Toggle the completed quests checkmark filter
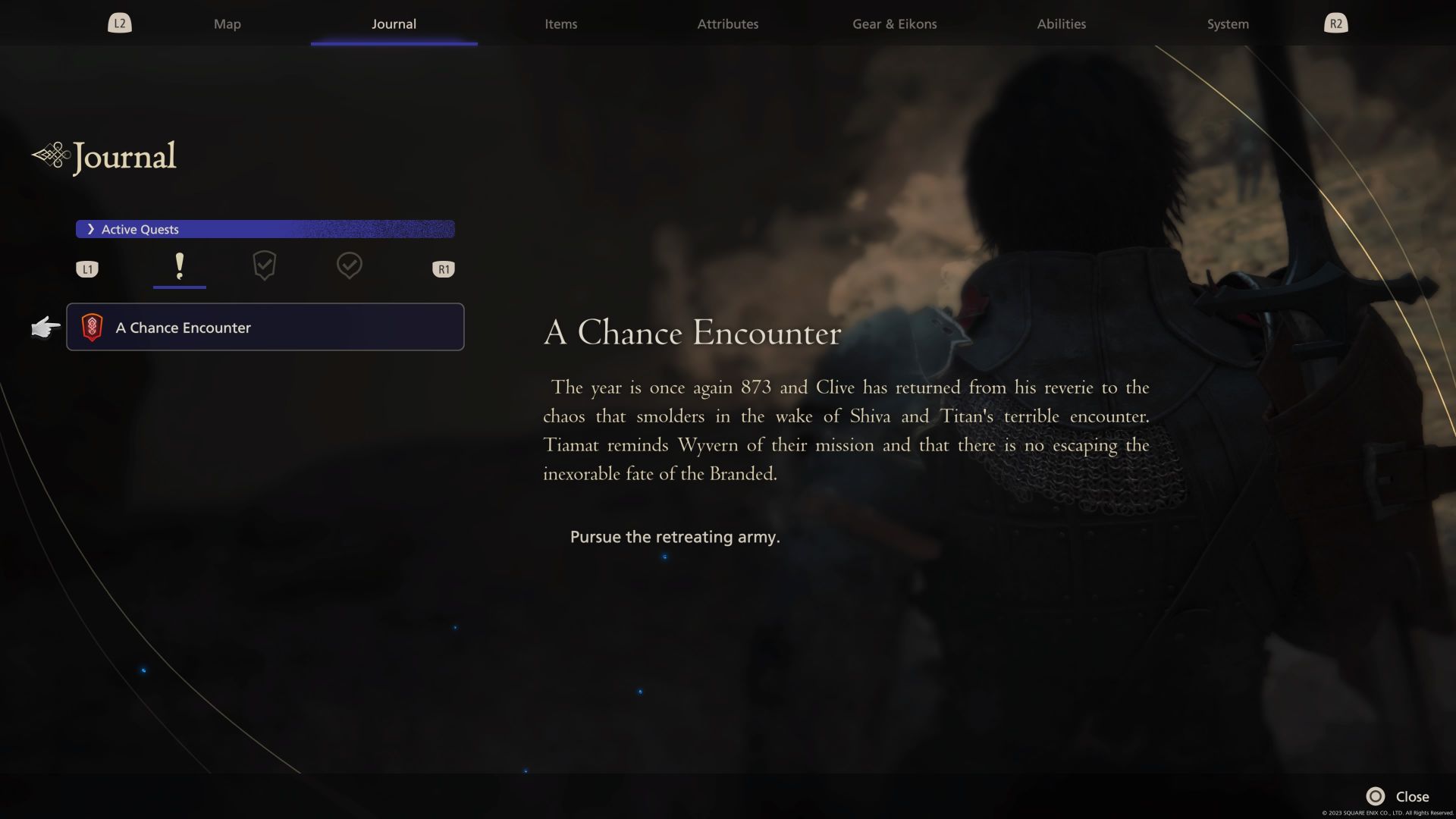This screenshot has width=1456, height=819. tap(350, 266)
